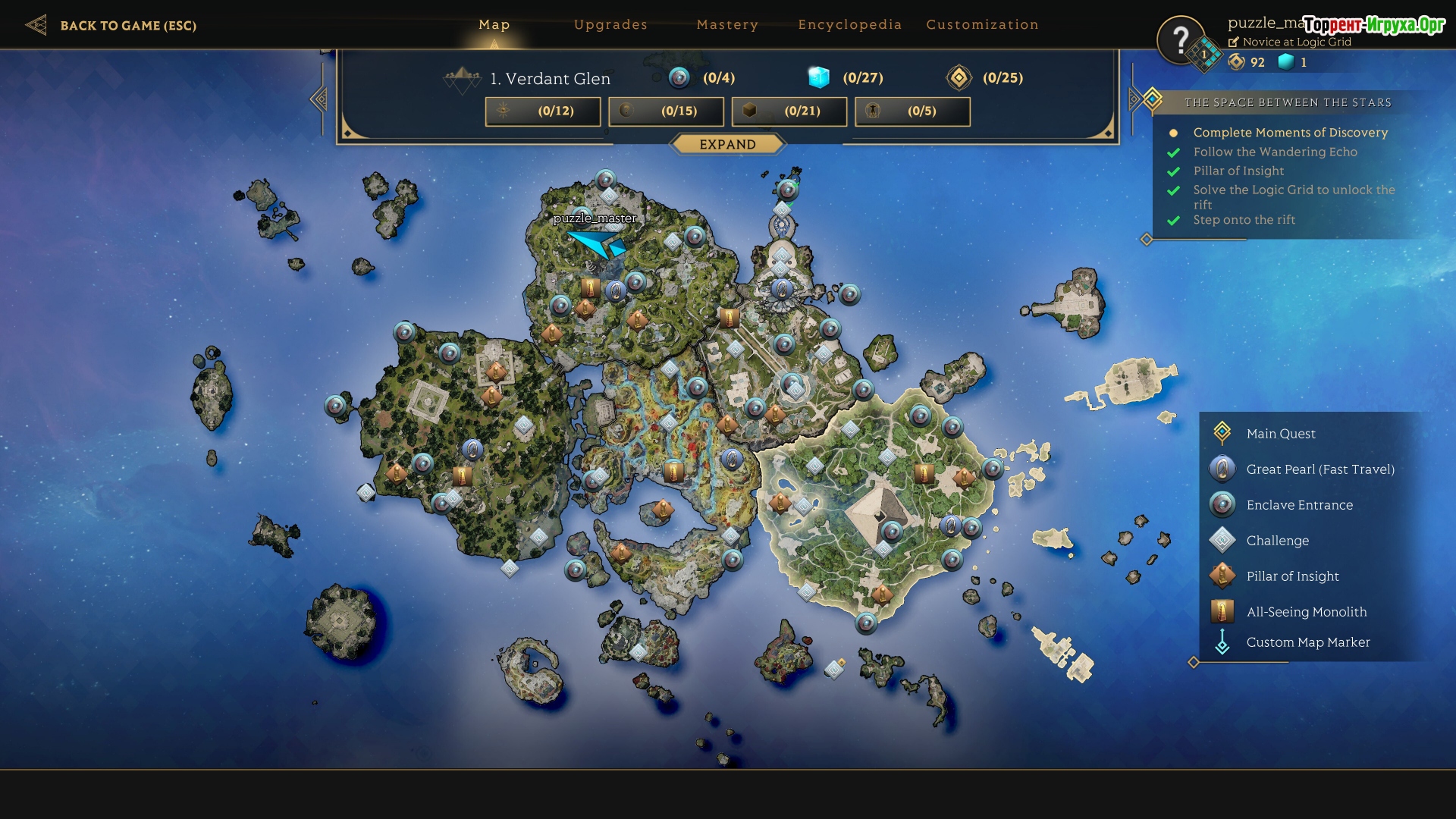Toggle the Main Quest legend entry
The image size is (1456, 819).
tap(1281, 434)
